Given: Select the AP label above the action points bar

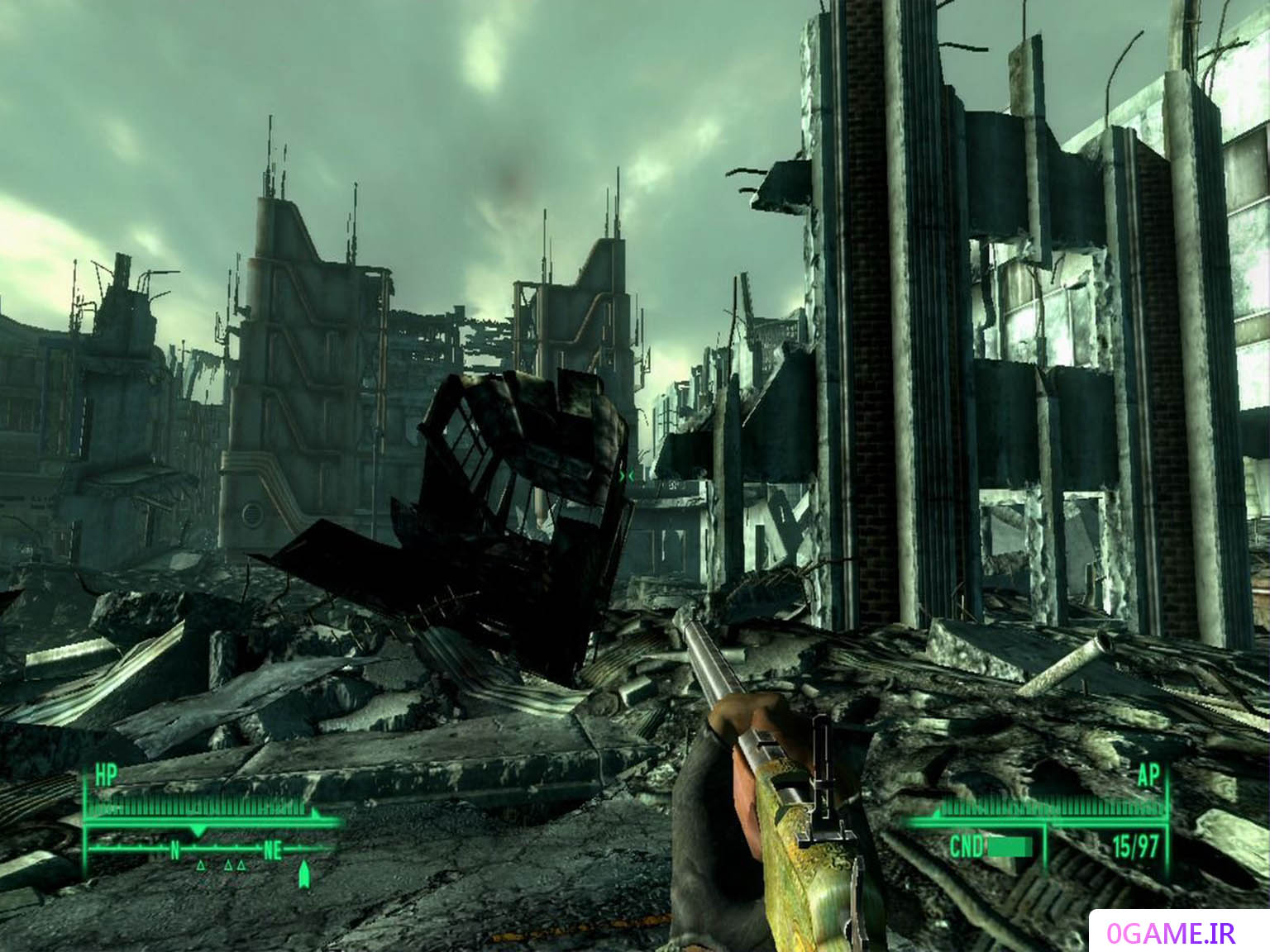Looking at the screenshot, I should [1148, 775].
